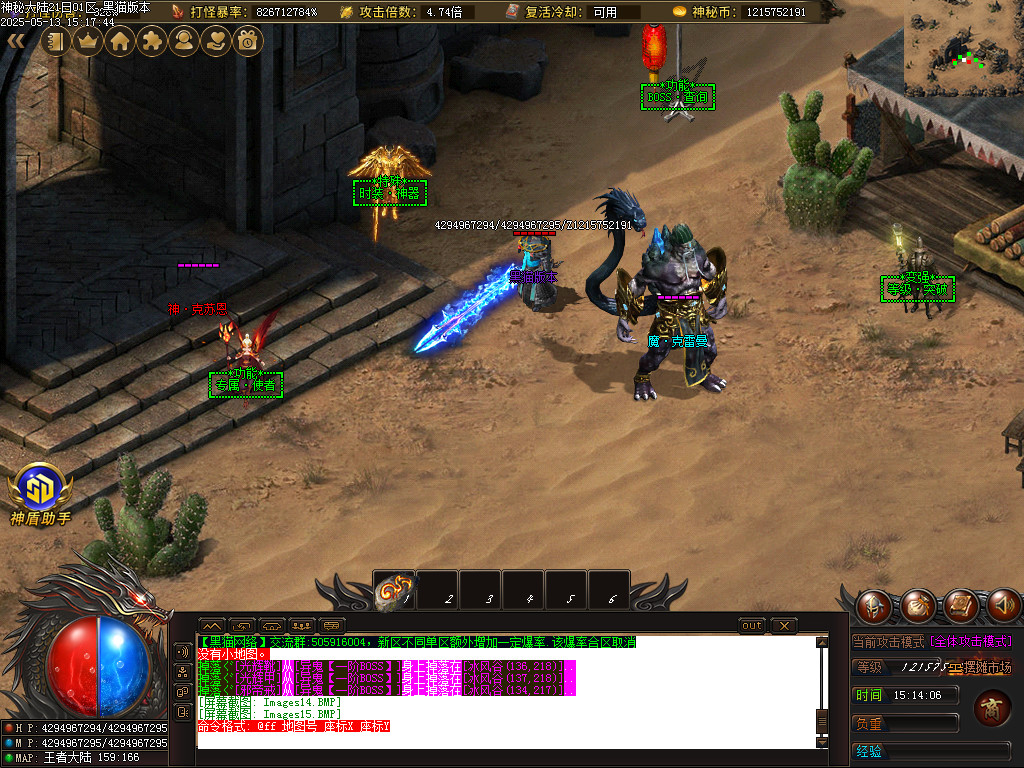This screenshot has width=1024, height=768.
Task: Open the bag icon beside the helmet
Action: 917,606
